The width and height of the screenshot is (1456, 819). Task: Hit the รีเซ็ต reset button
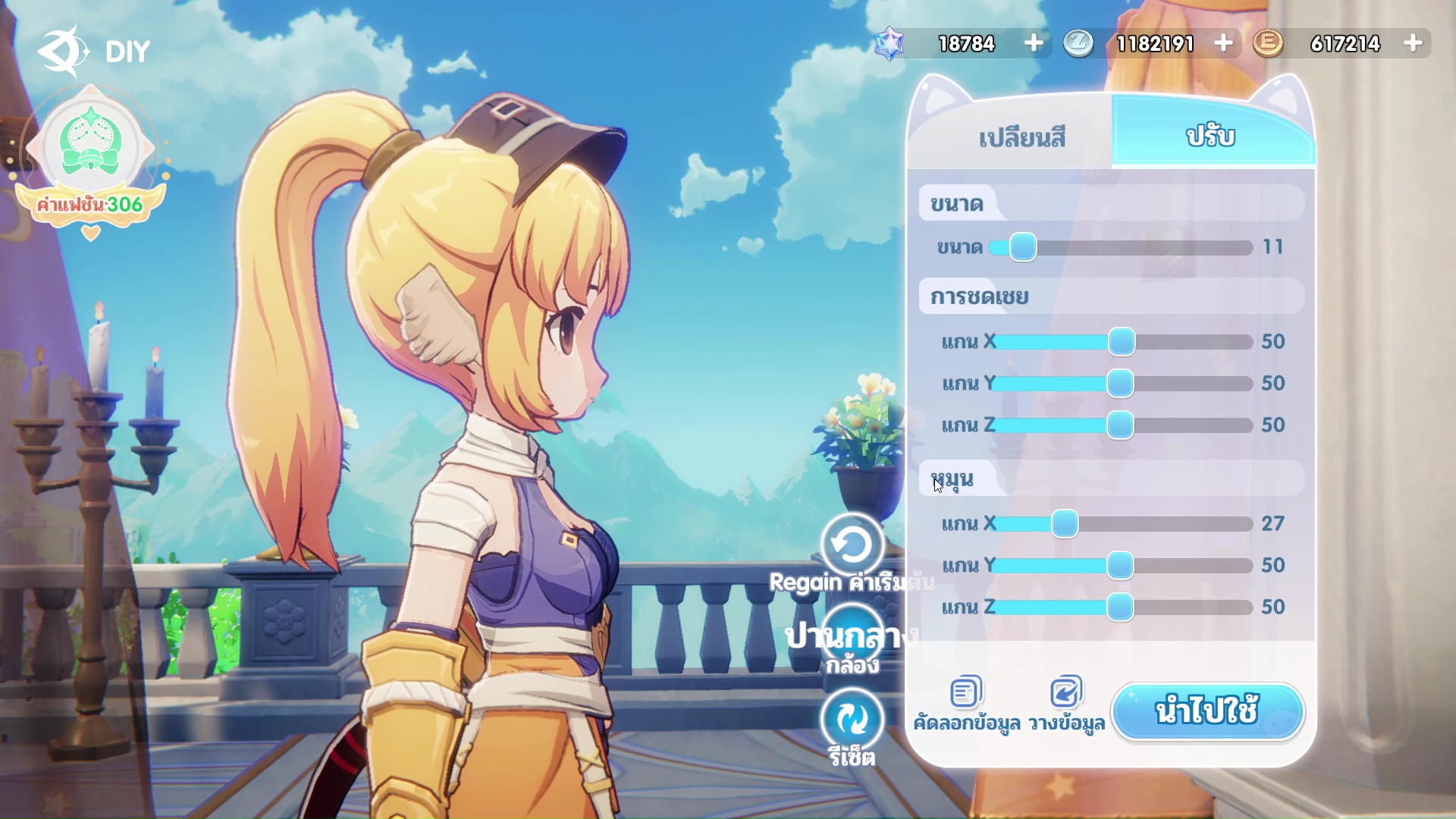852,719
